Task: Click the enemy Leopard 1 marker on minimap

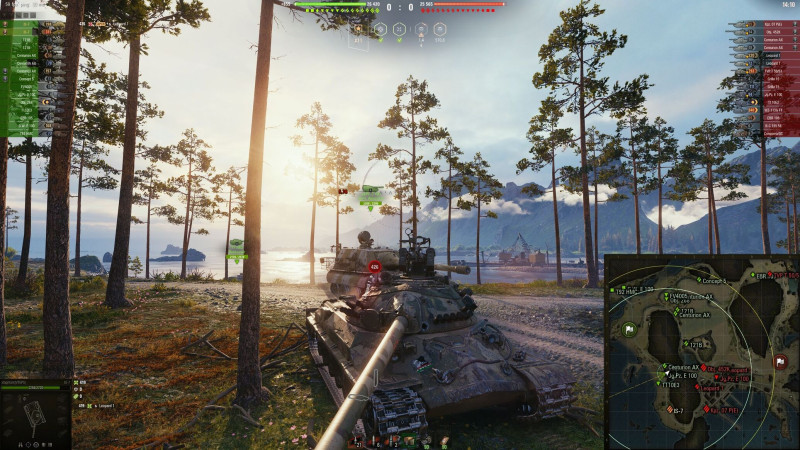Action: click(697, 388)
